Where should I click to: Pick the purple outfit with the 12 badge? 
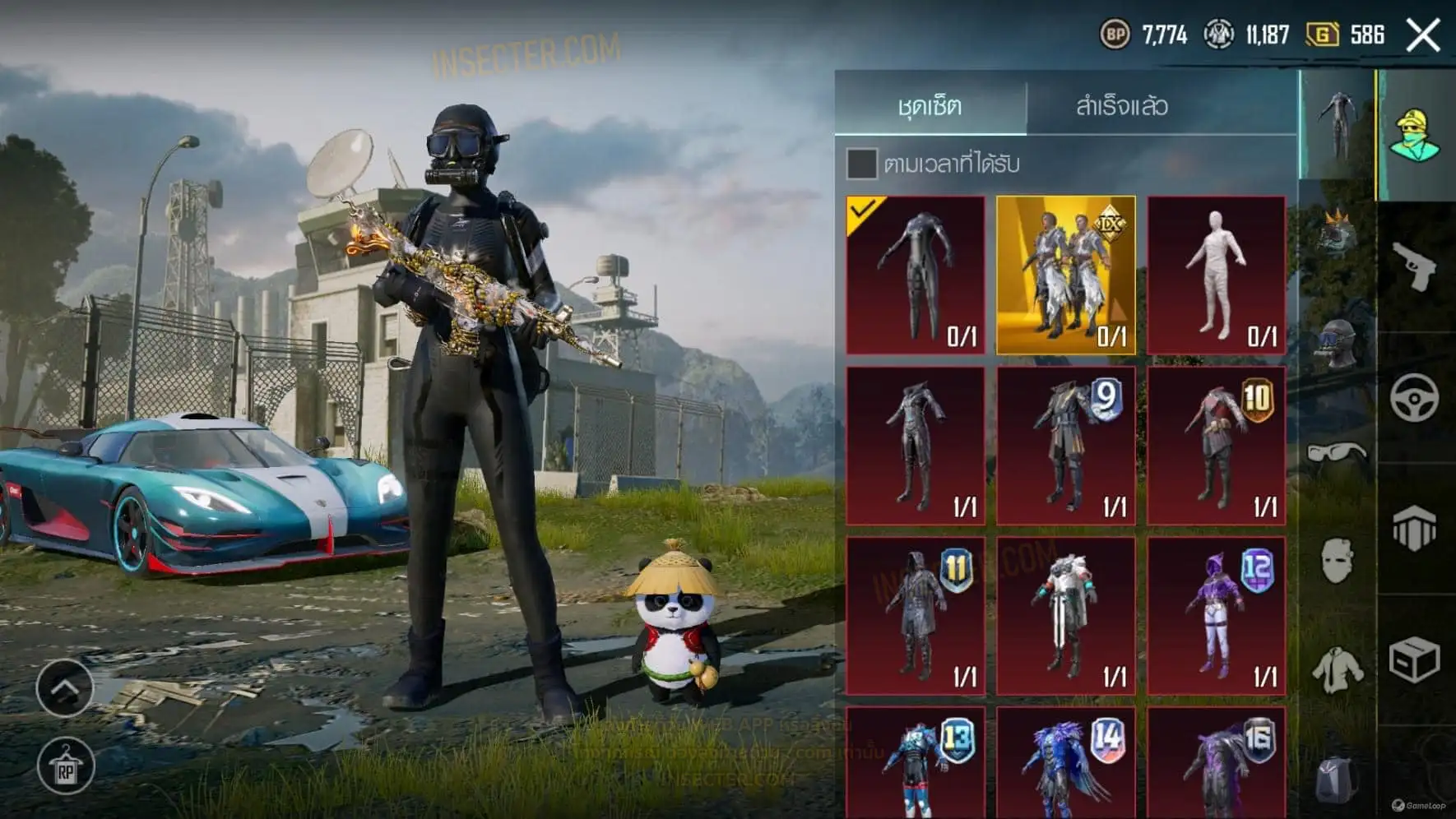[x=1217, y=616]
